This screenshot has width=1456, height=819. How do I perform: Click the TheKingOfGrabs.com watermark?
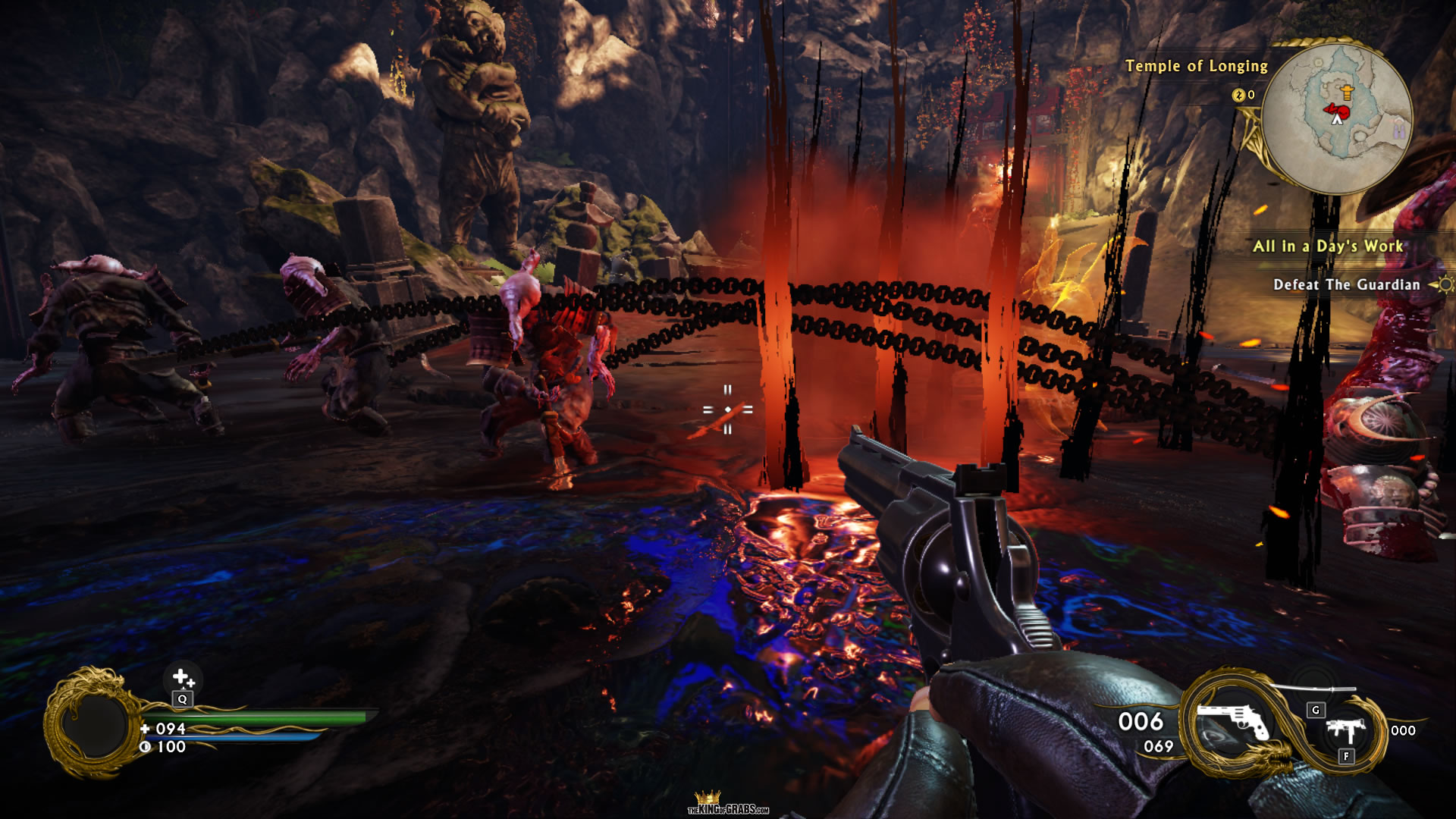coord(728,804)
